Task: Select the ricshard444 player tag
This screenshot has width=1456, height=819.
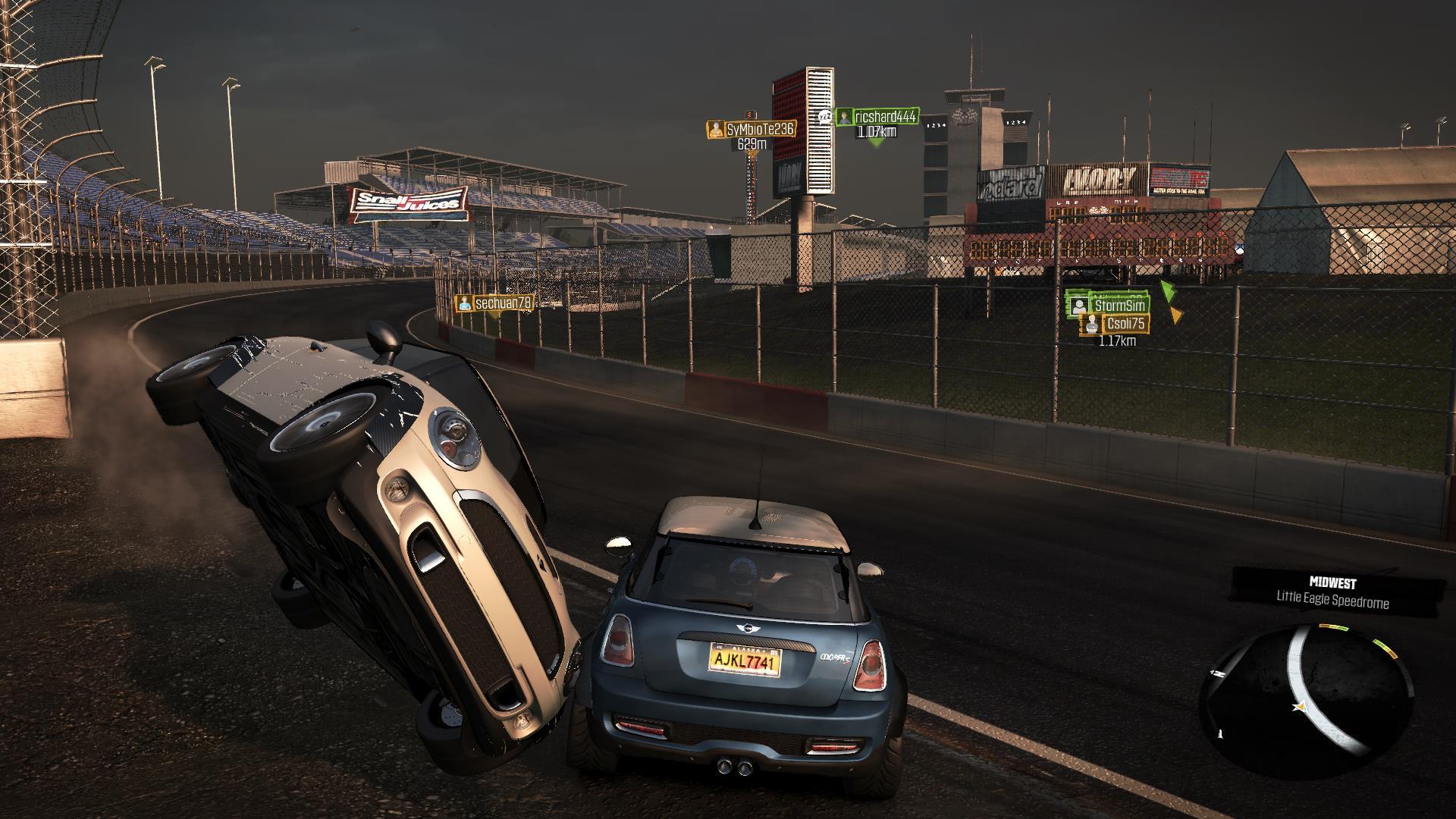Action: point(877,117)
